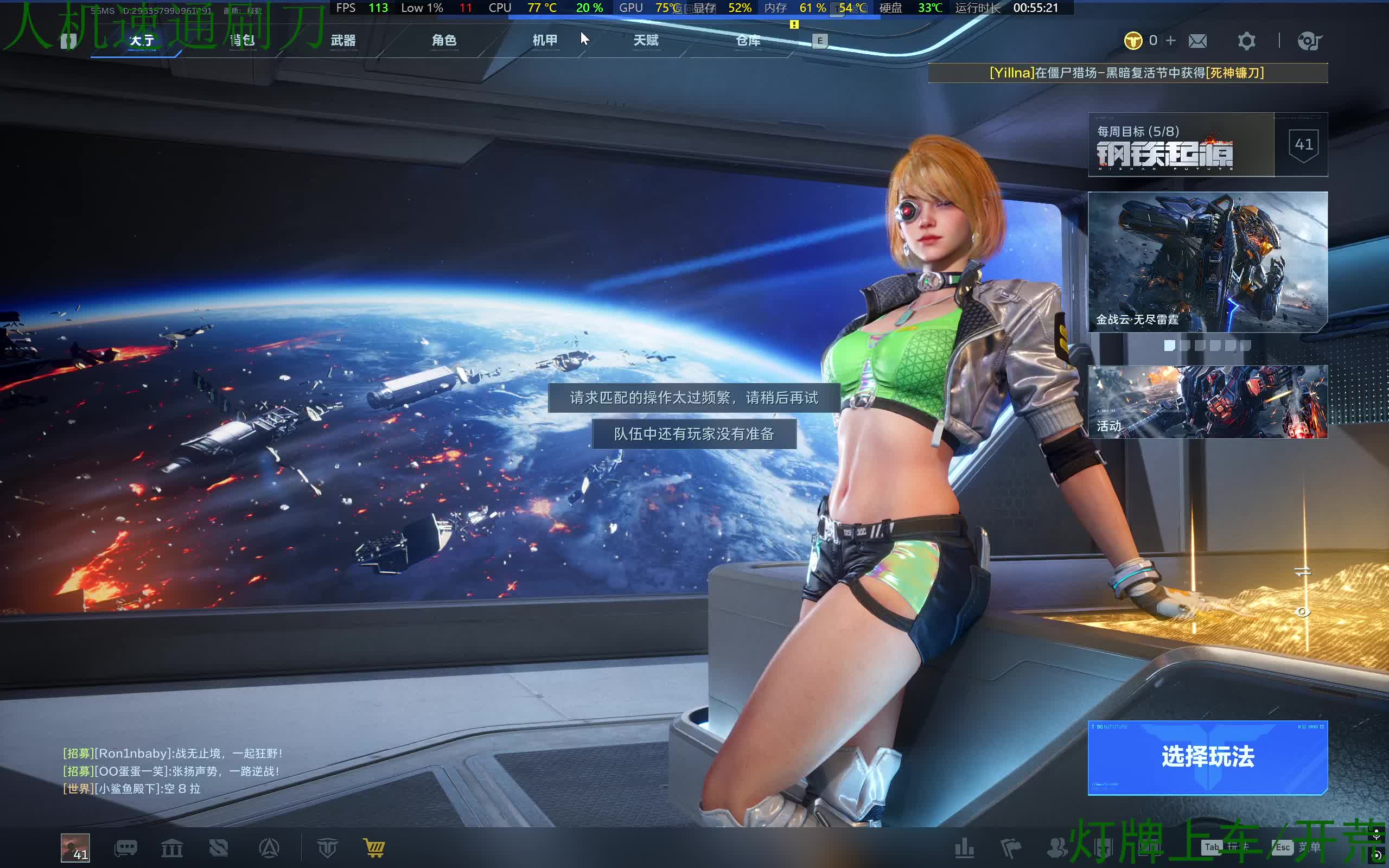View the 金战云·无尽雷霆 banner

tap(1207, 262)
